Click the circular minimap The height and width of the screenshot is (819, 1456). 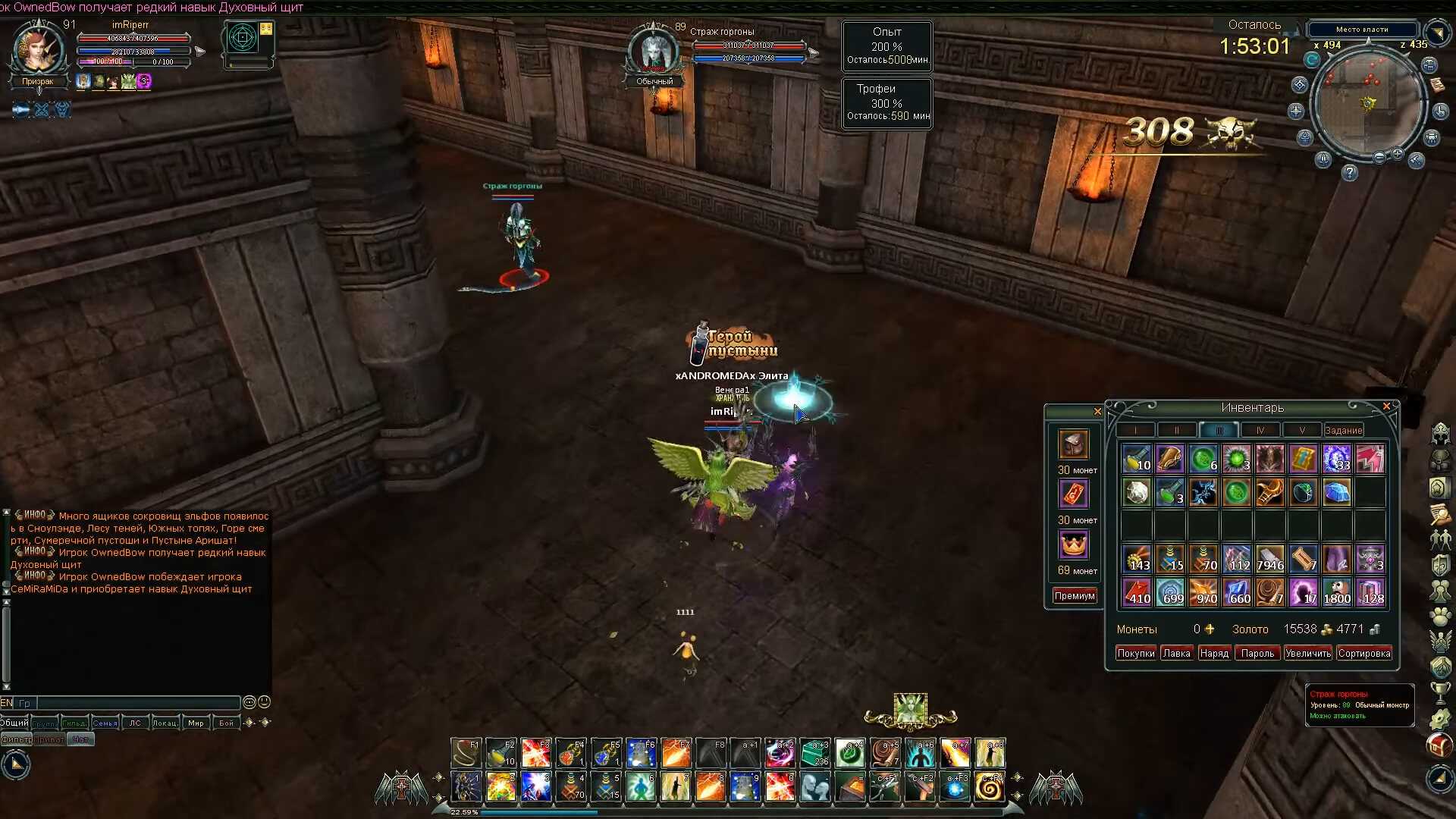pyautogui.click(x=1367, y=102)
